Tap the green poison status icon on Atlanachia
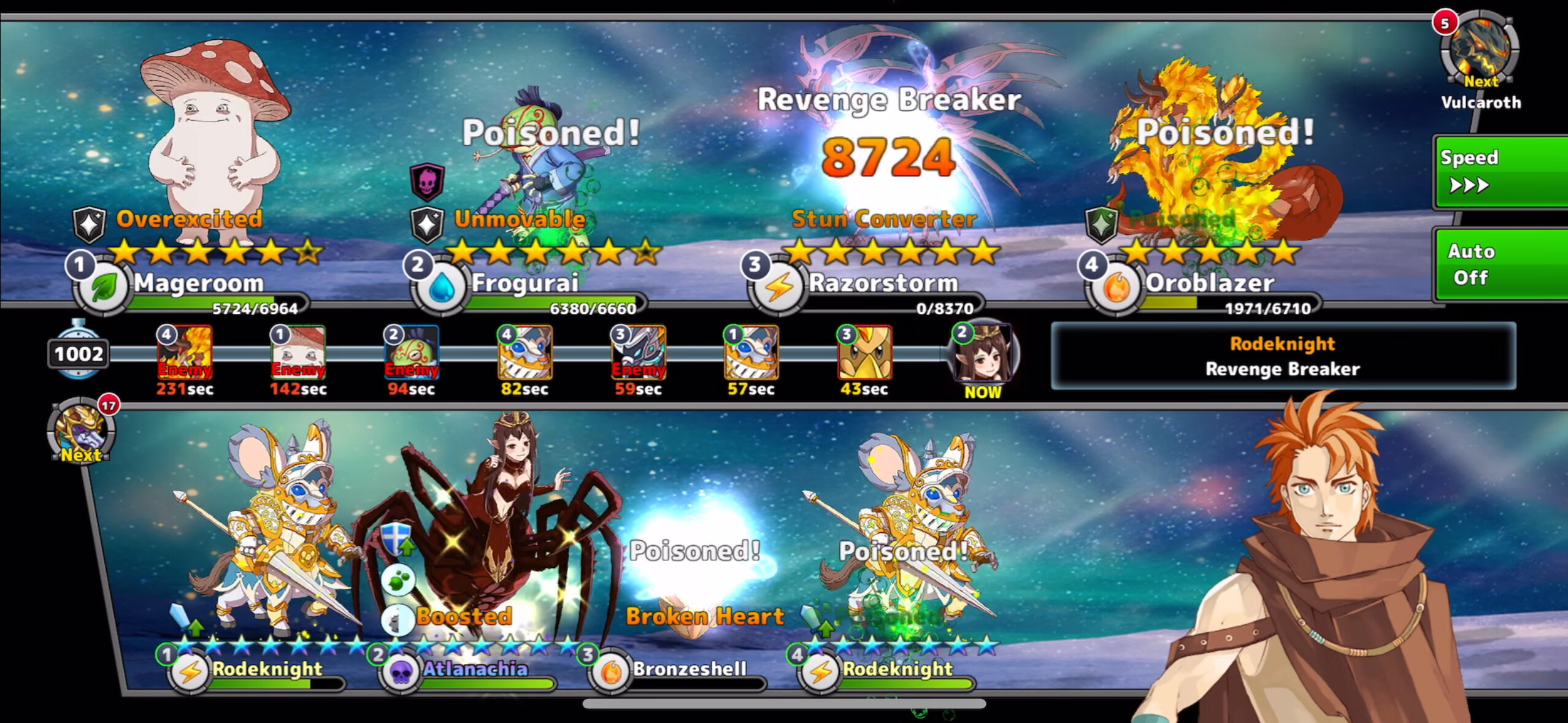Screen dimensions: 1568x723 click(x=398, y=580)
